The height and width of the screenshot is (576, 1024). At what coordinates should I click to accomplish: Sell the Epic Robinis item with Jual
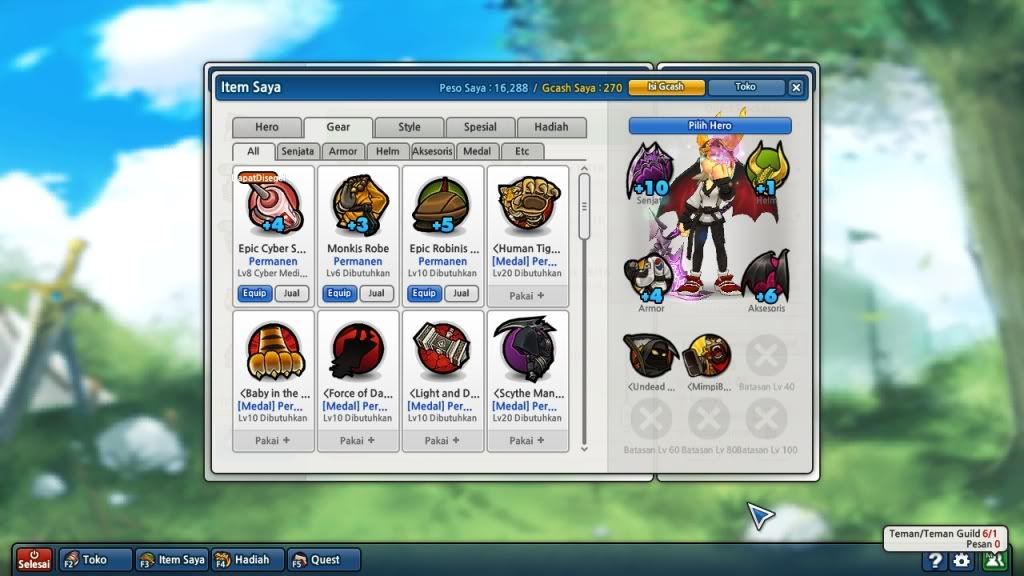(460, 293)
